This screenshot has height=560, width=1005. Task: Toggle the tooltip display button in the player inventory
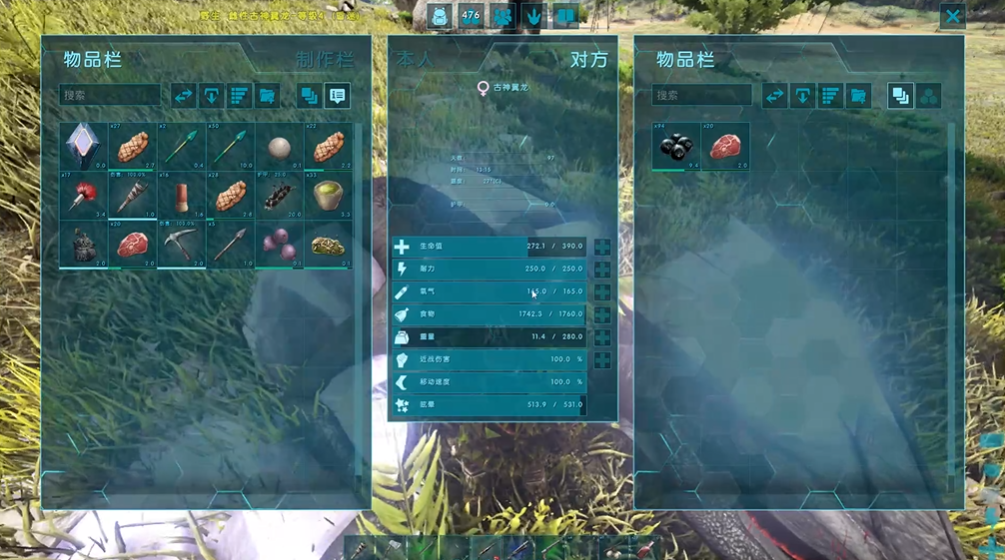pyautogui.click(x=337, y=96)
